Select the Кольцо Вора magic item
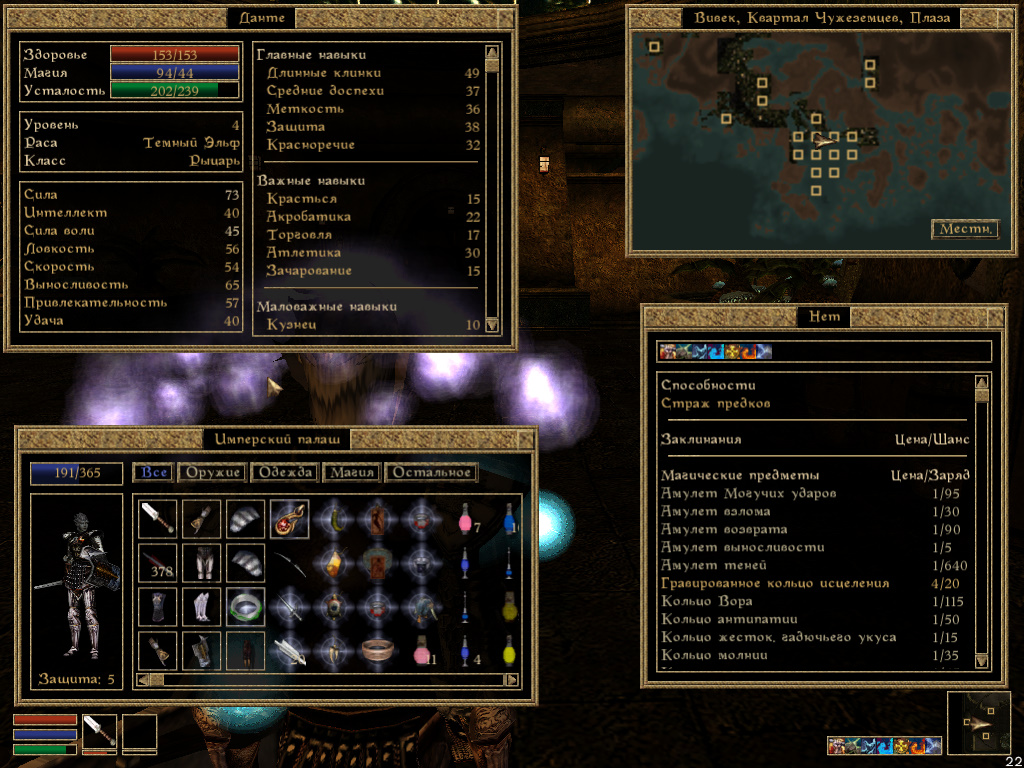The height and width of the screenshot is (768, 1024). pyautogui.click(x=707, y=602)
